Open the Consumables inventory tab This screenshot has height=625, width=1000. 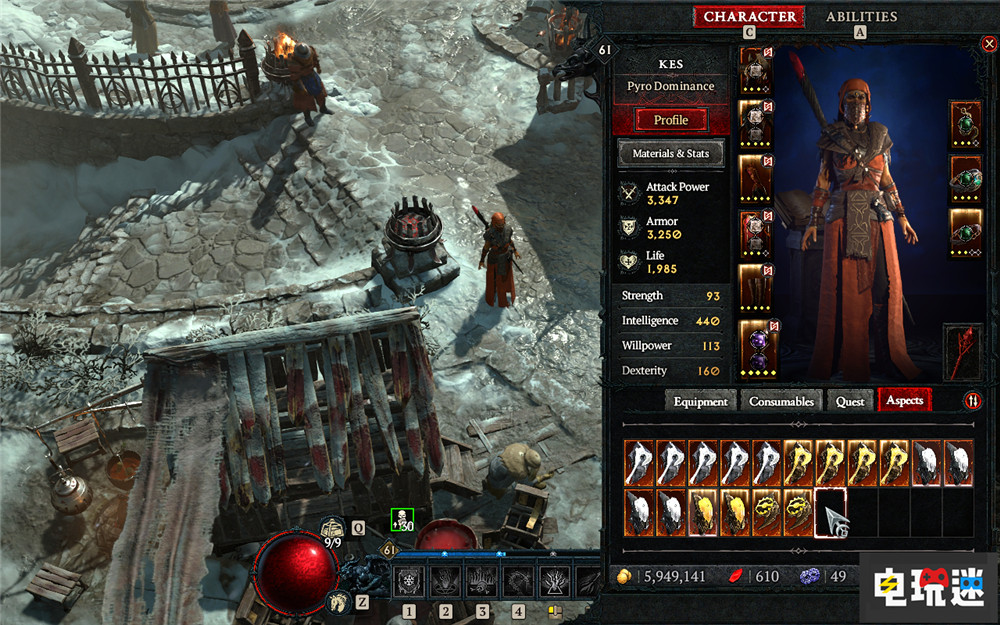point(781,401)
